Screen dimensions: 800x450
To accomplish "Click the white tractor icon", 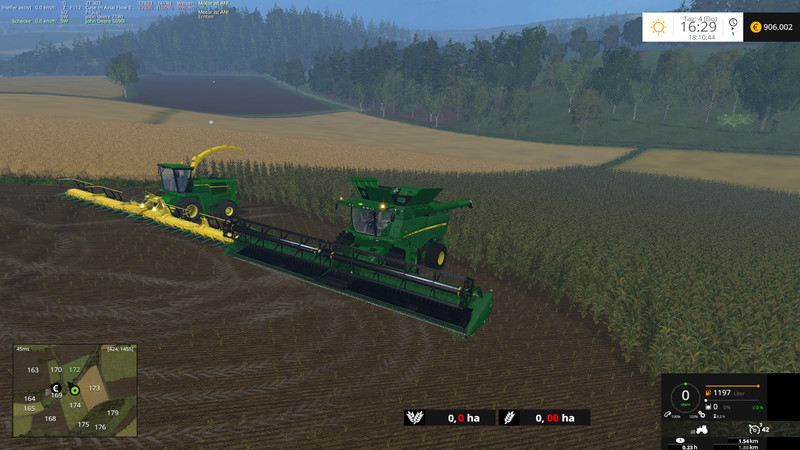I will (702, 430).
